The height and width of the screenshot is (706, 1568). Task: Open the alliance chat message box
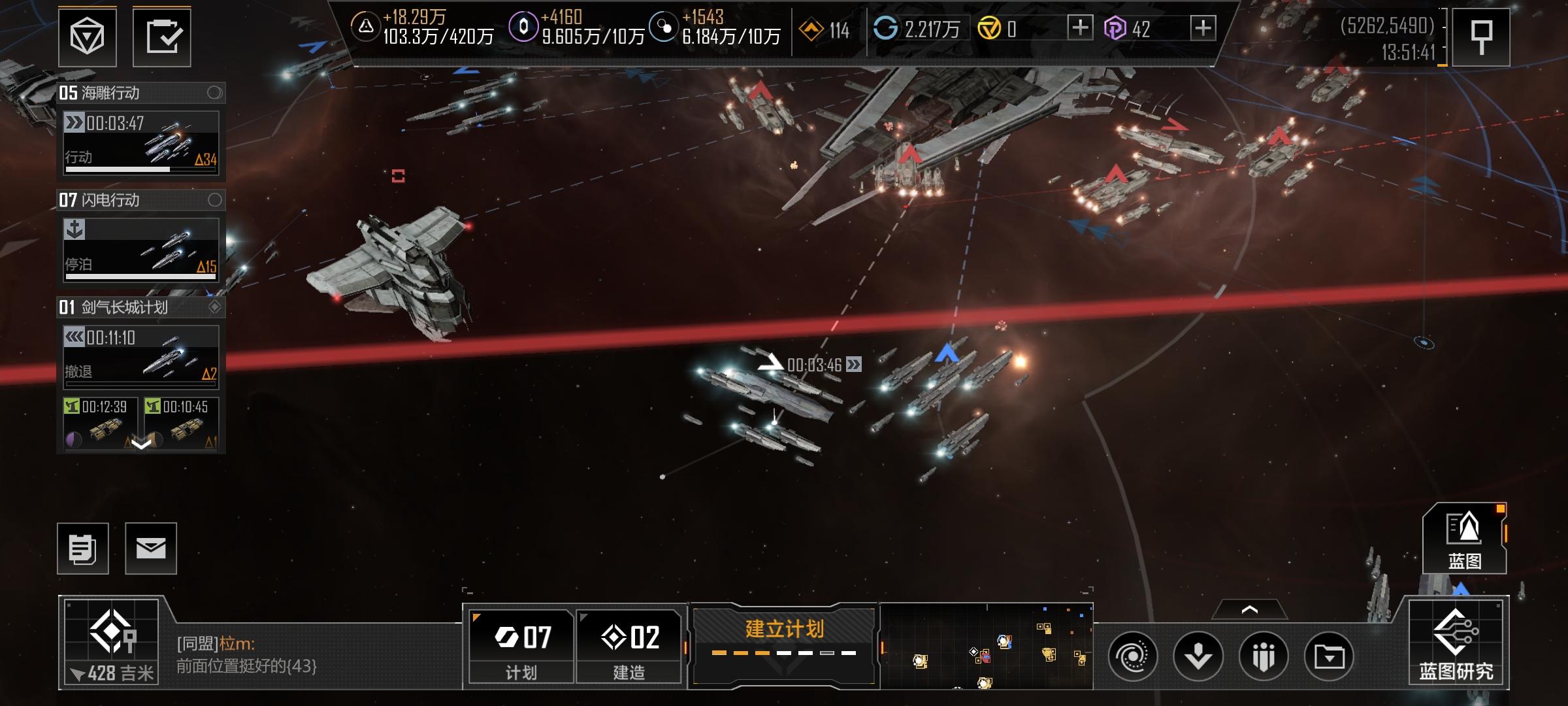314,655
